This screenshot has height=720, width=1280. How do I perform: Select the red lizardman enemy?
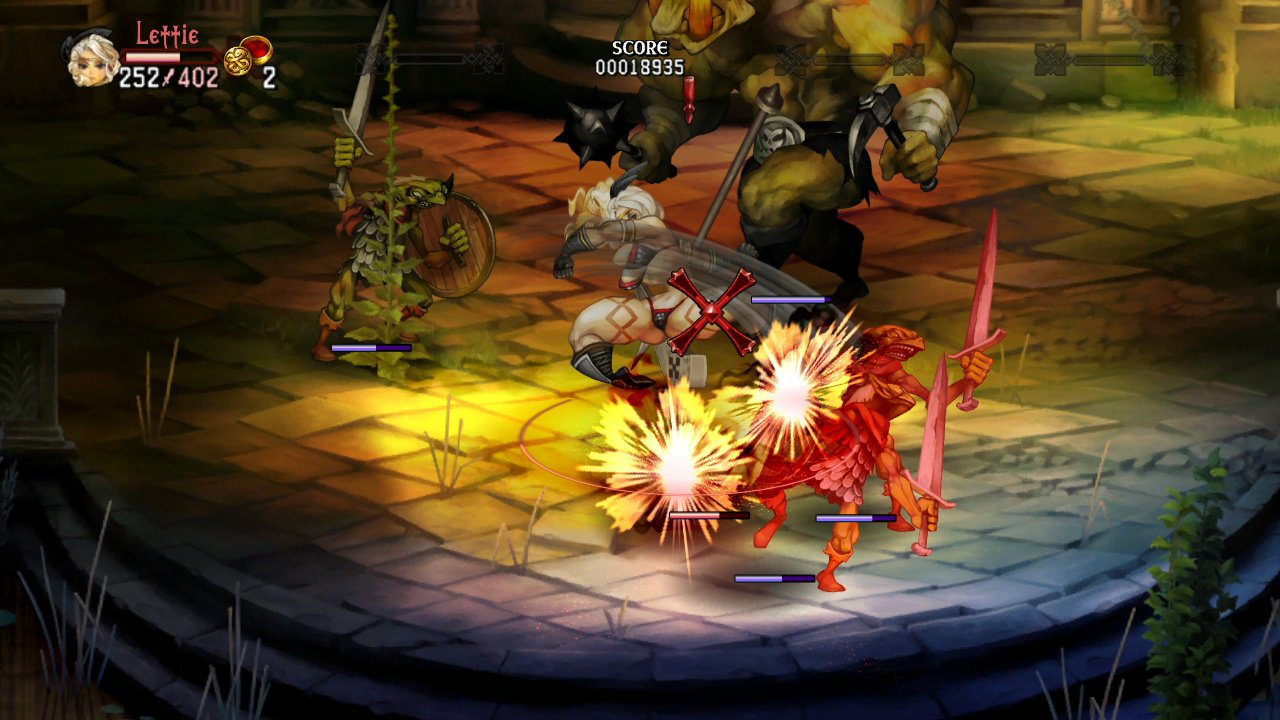click(x=870, y=420)
